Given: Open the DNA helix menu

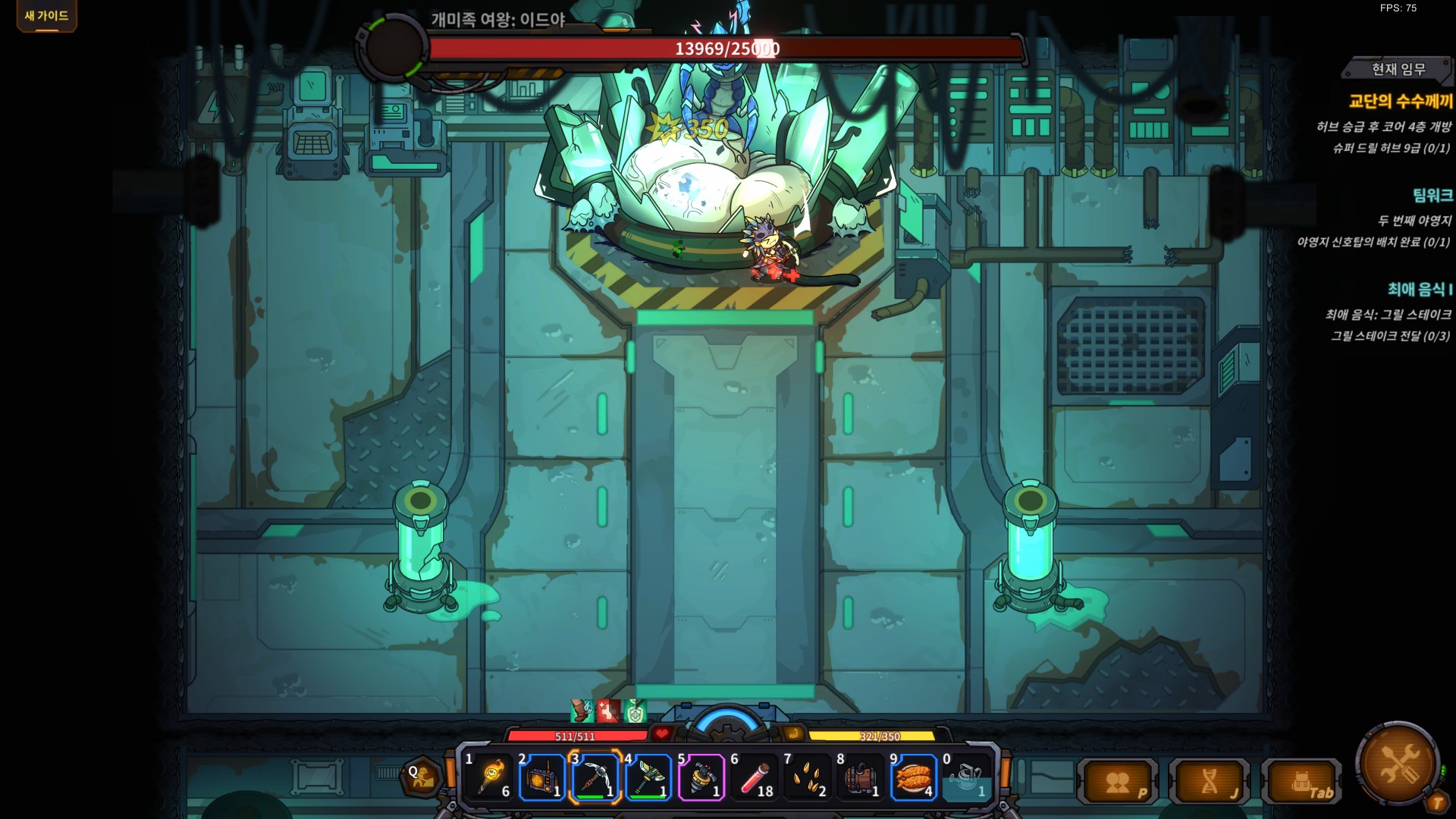Looking at the screenshot, I should 1211,782.
